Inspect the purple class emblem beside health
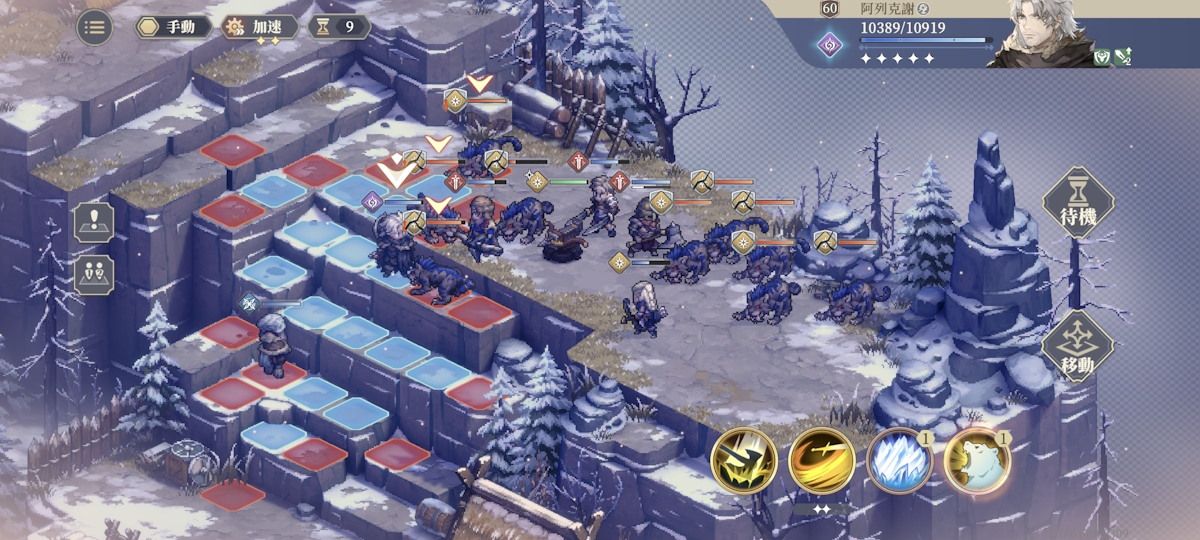 click(829, 44)
